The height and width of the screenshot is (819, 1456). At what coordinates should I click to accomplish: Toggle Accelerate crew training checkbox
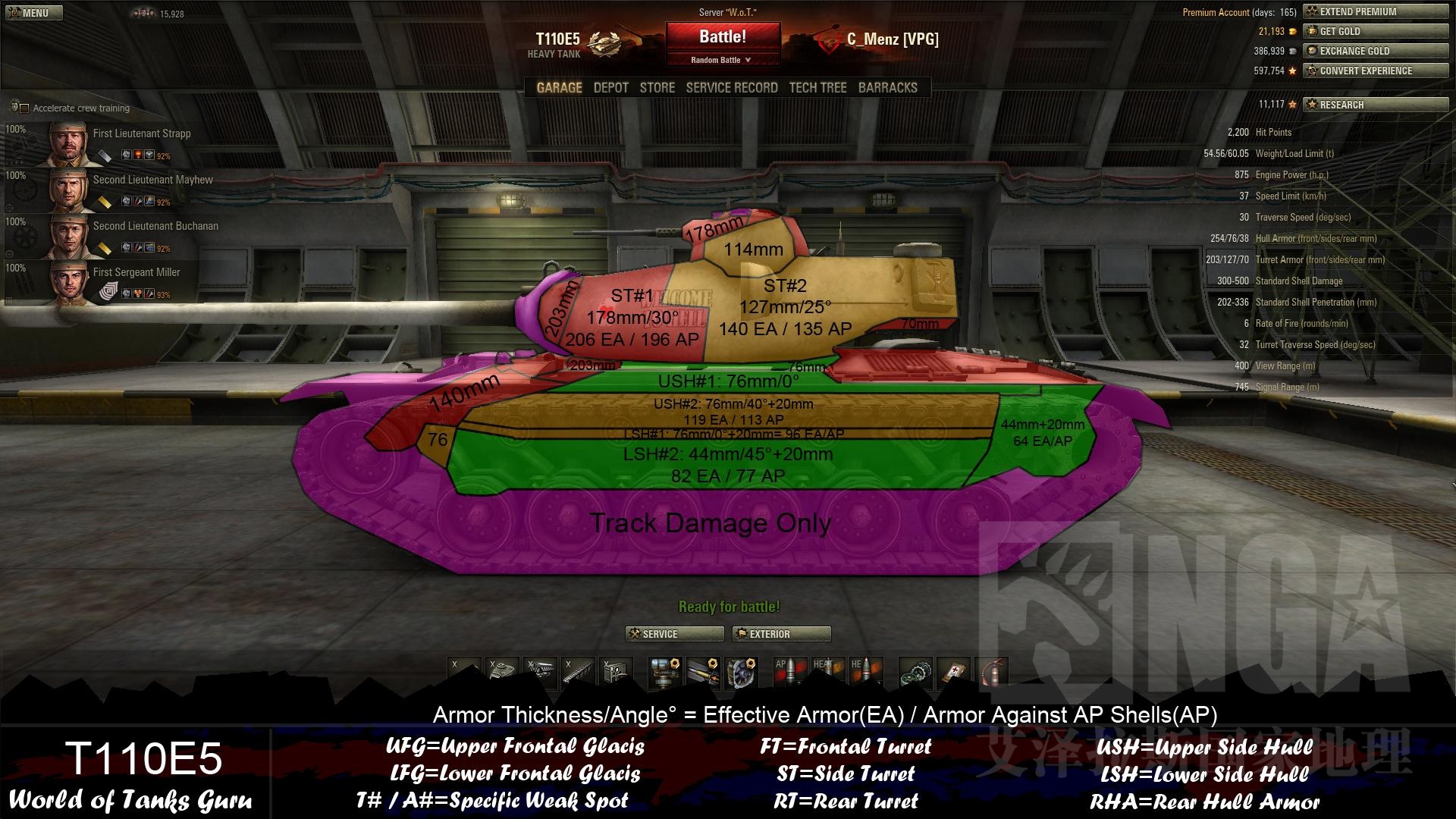24,108
